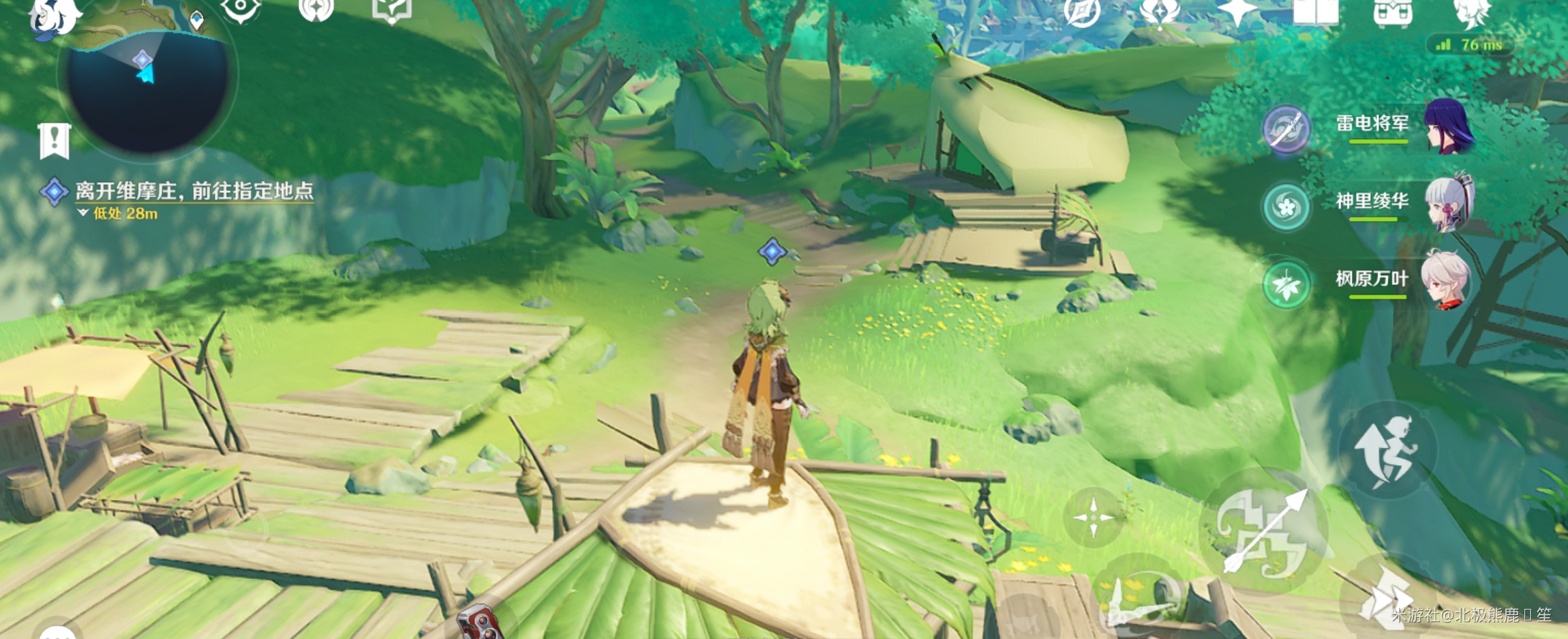Open the backpack inventory

point(1392,12)
